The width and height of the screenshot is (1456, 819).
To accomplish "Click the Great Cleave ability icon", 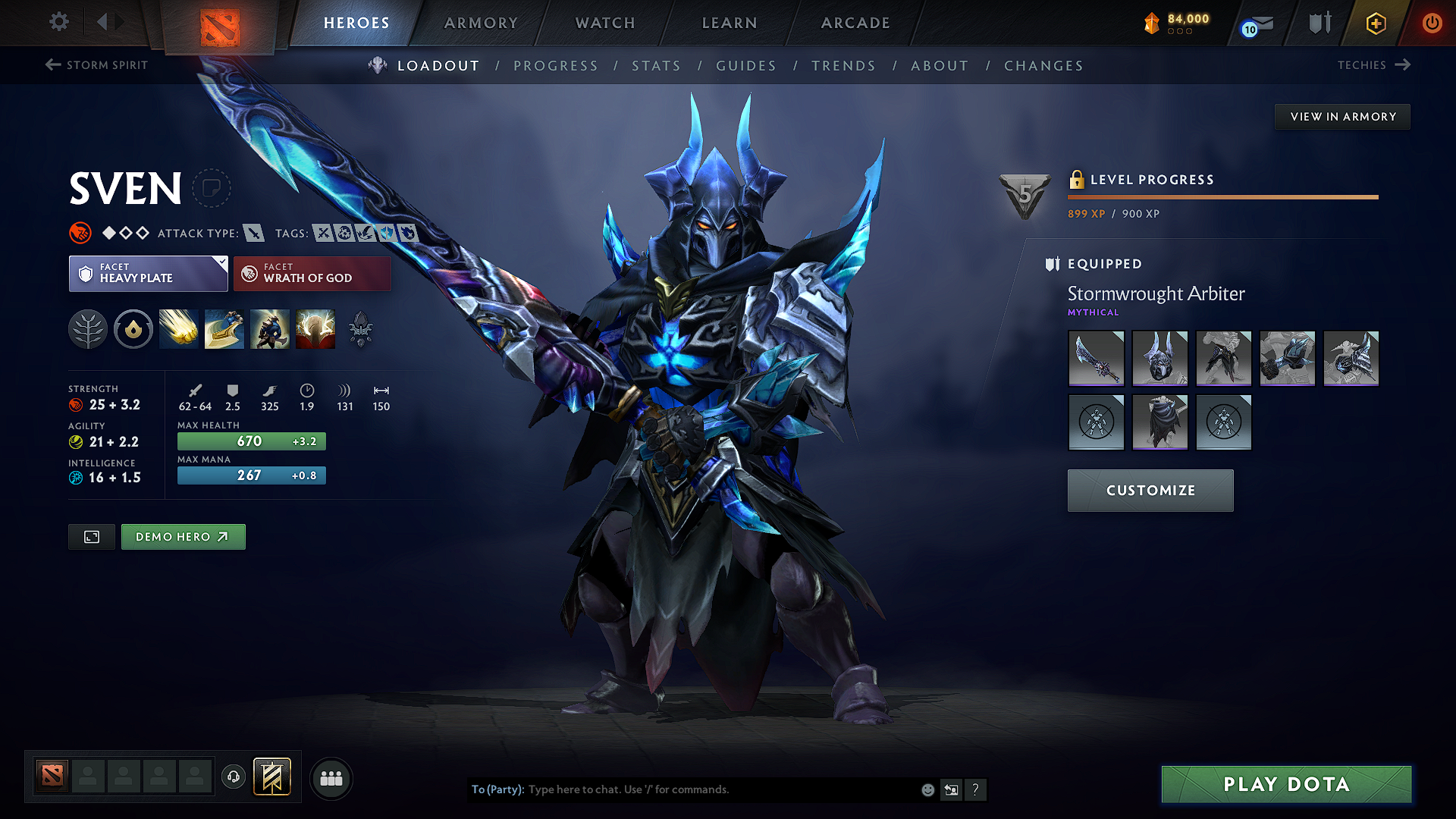I will [x=224, y=328].
